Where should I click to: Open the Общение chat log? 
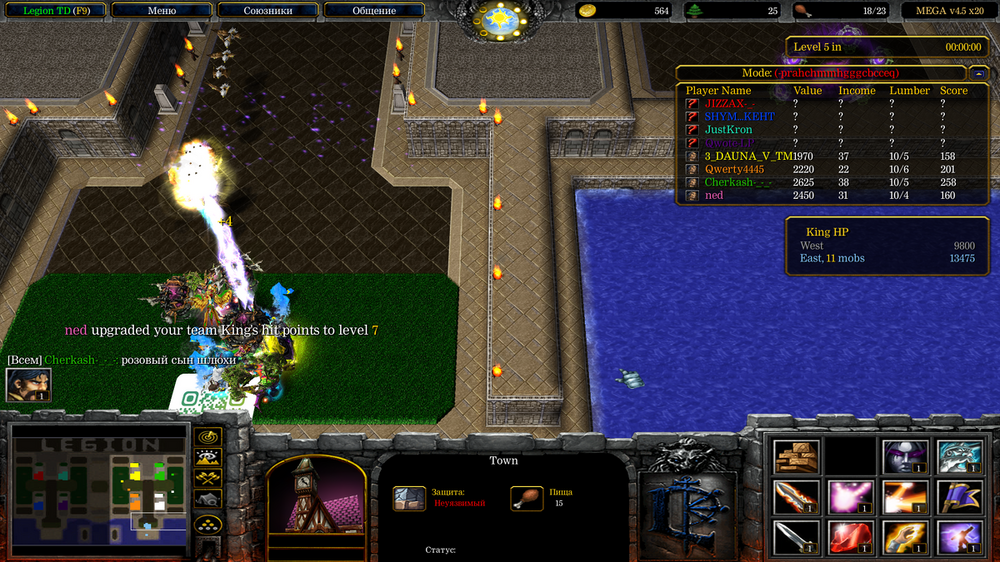pyautogui.click(x=374, y=11)
